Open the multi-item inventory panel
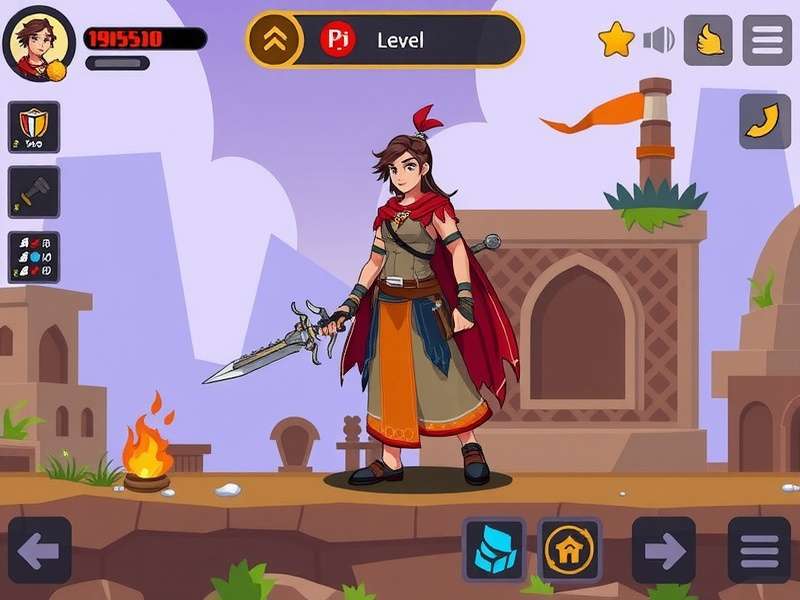 click(34, 257)
